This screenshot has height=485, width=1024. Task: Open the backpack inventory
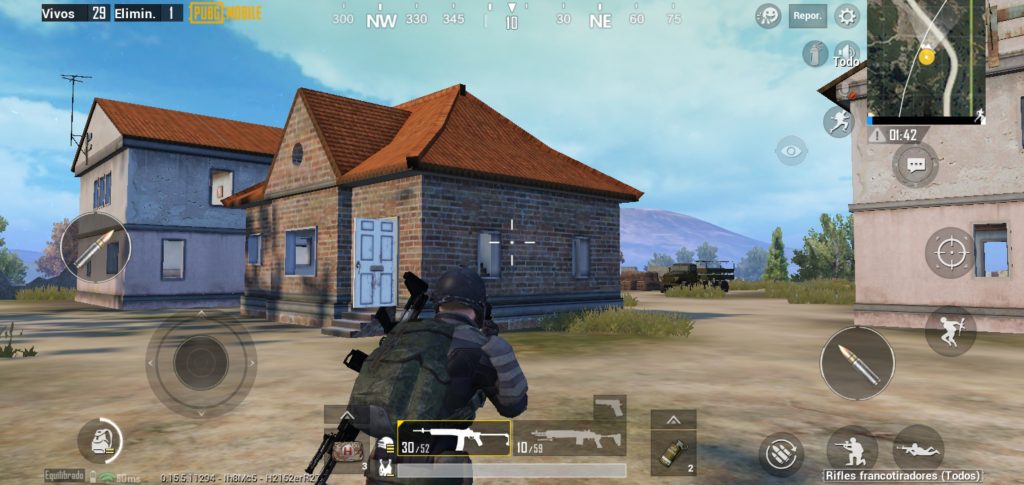(99, 440)
